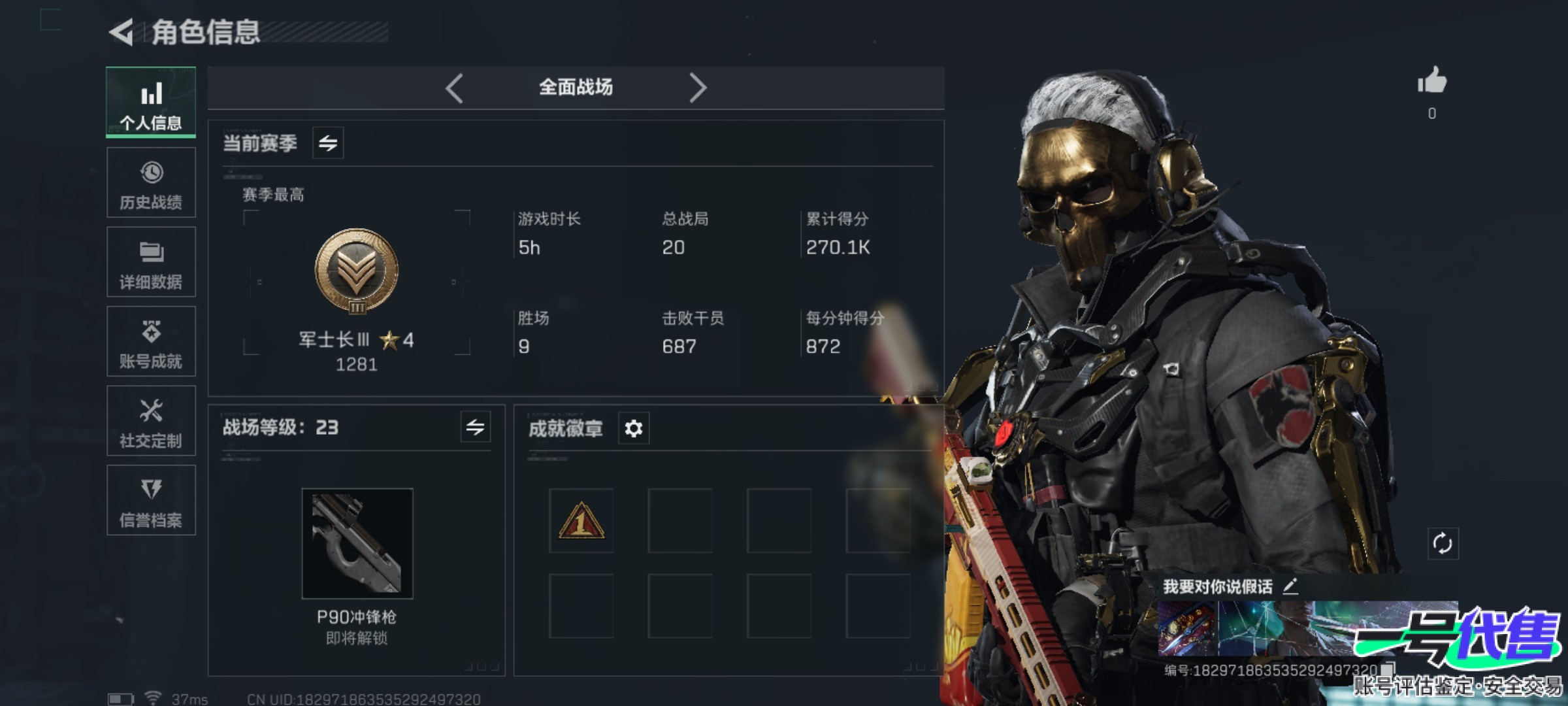The width and height of the screenshot is (1568, 706).
Task: Go back from the 角色信息 screen
Action: 122,33
